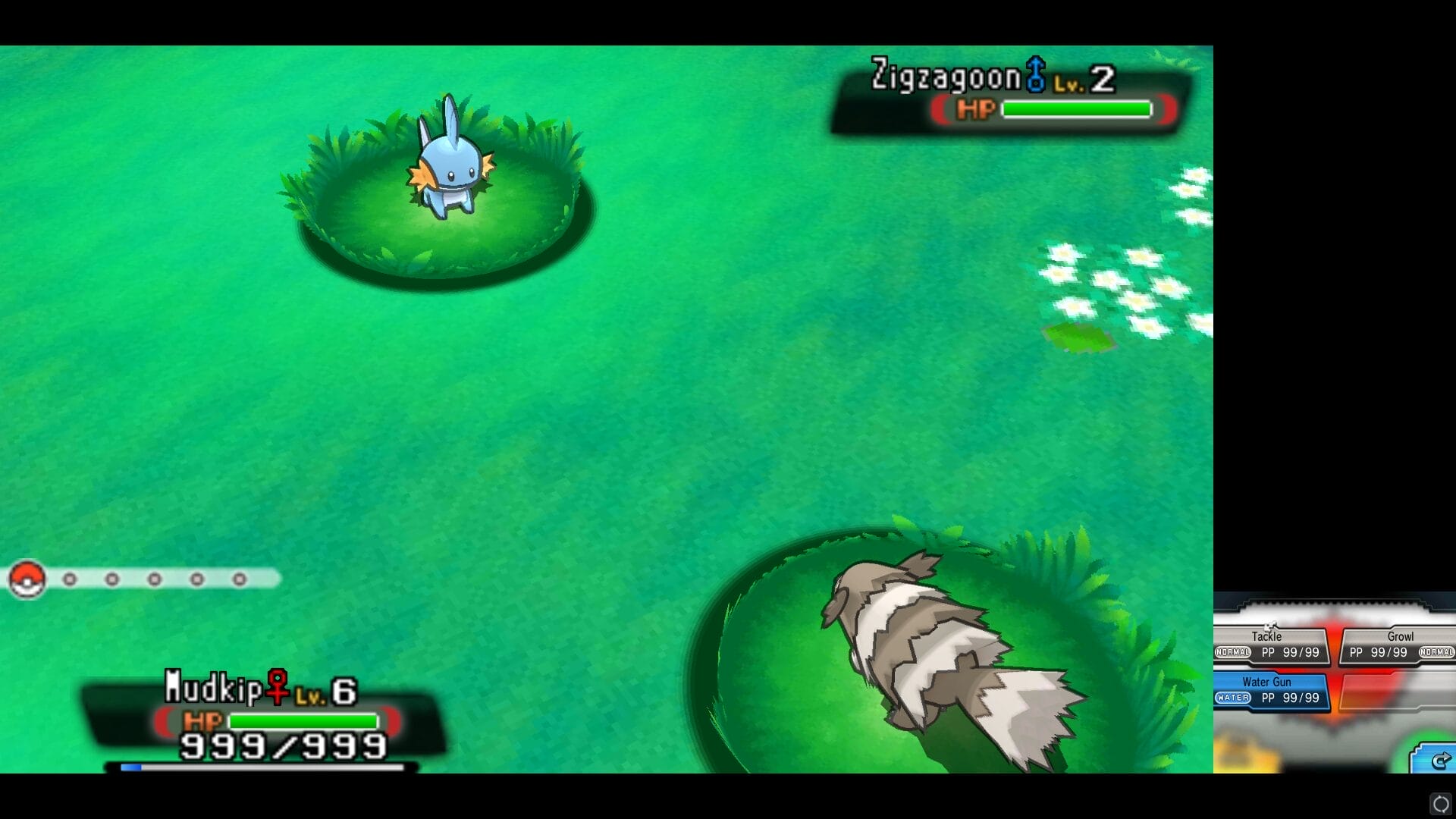Click the Poké Ball party indicator icon
Viewport: 1456px width, 819px height.
[x=27, y=579]
